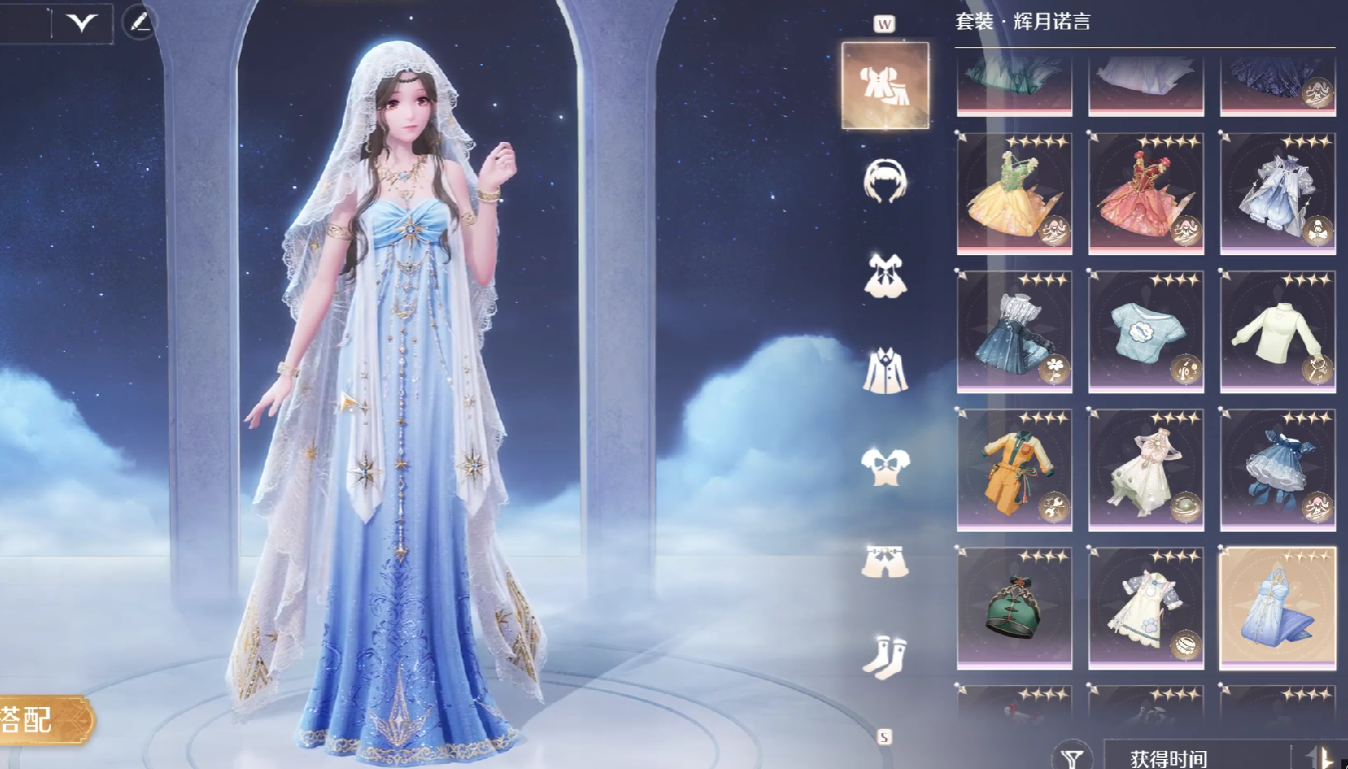Pick the light blue T-shirt outfit

(1146, 332)
